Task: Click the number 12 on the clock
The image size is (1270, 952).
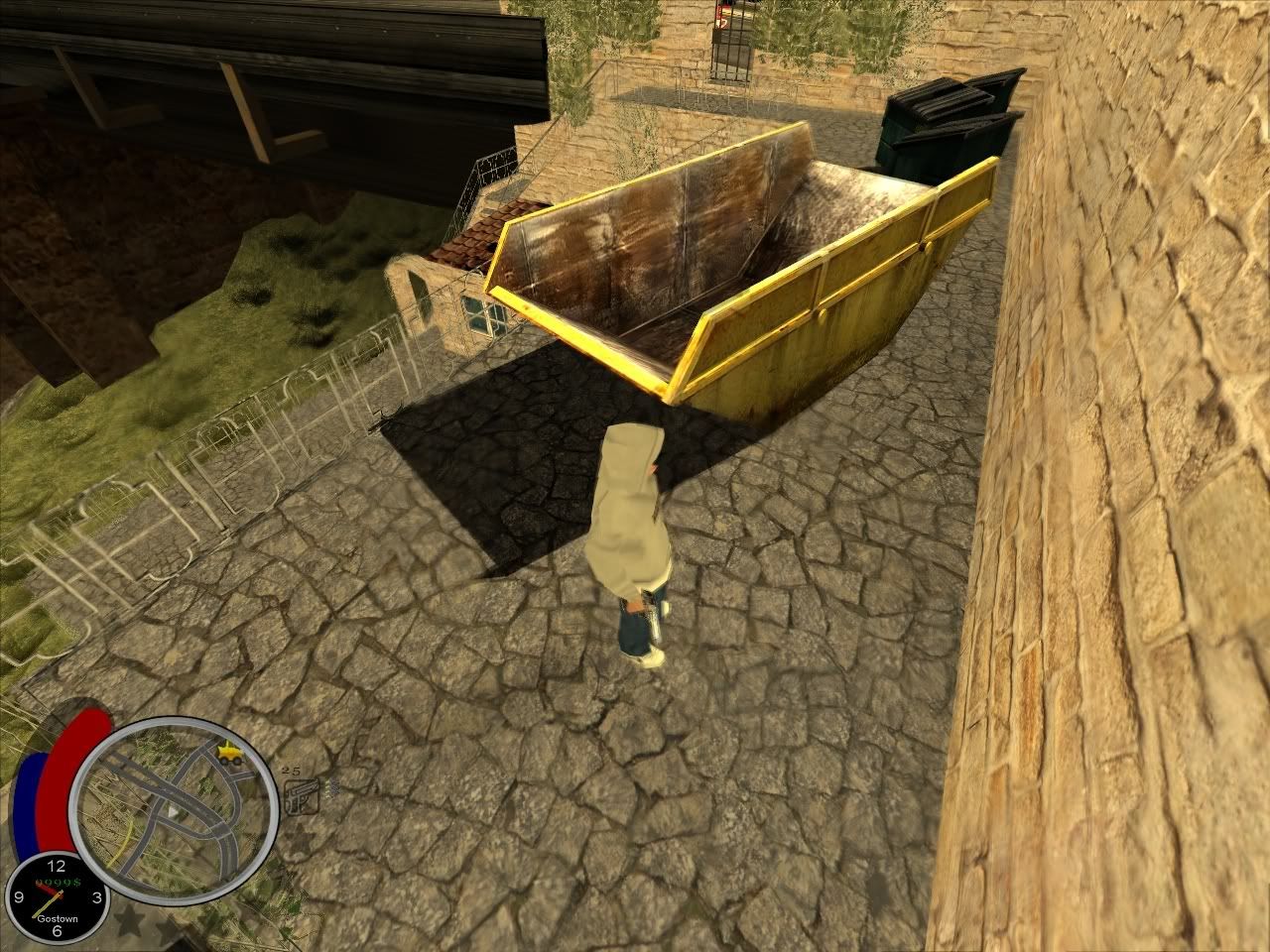Action: pyautogui.click(x=56, y=866)
